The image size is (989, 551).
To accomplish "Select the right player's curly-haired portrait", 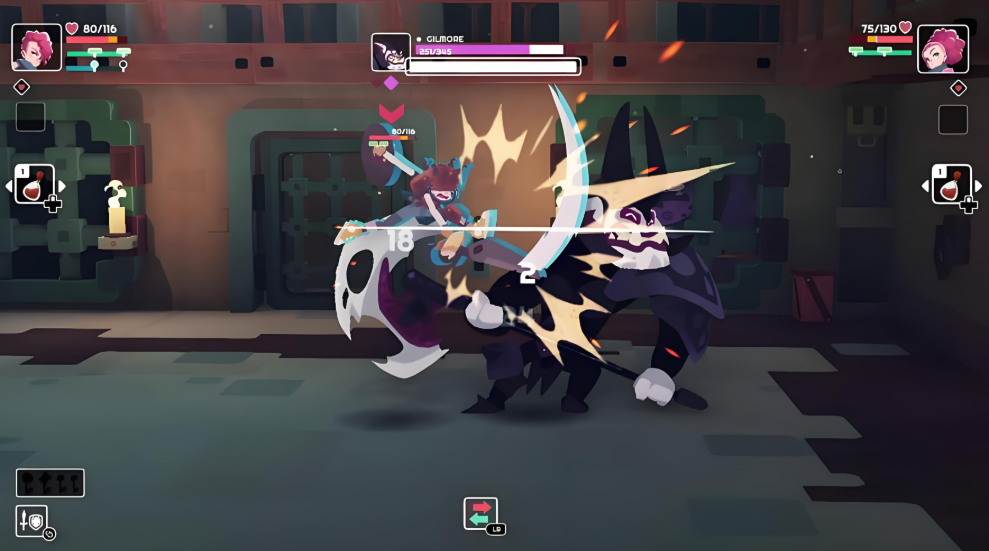I will click(943, 49).
